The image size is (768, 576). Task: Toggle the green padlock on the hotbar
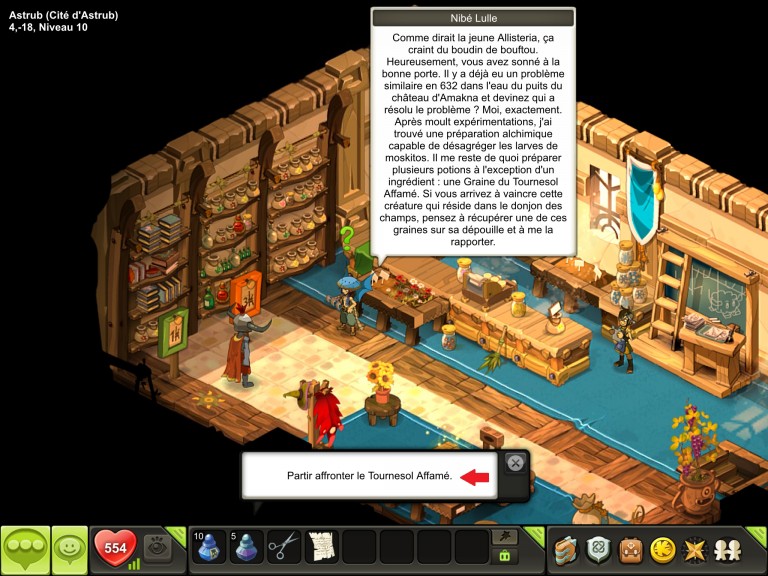[505, 556]
